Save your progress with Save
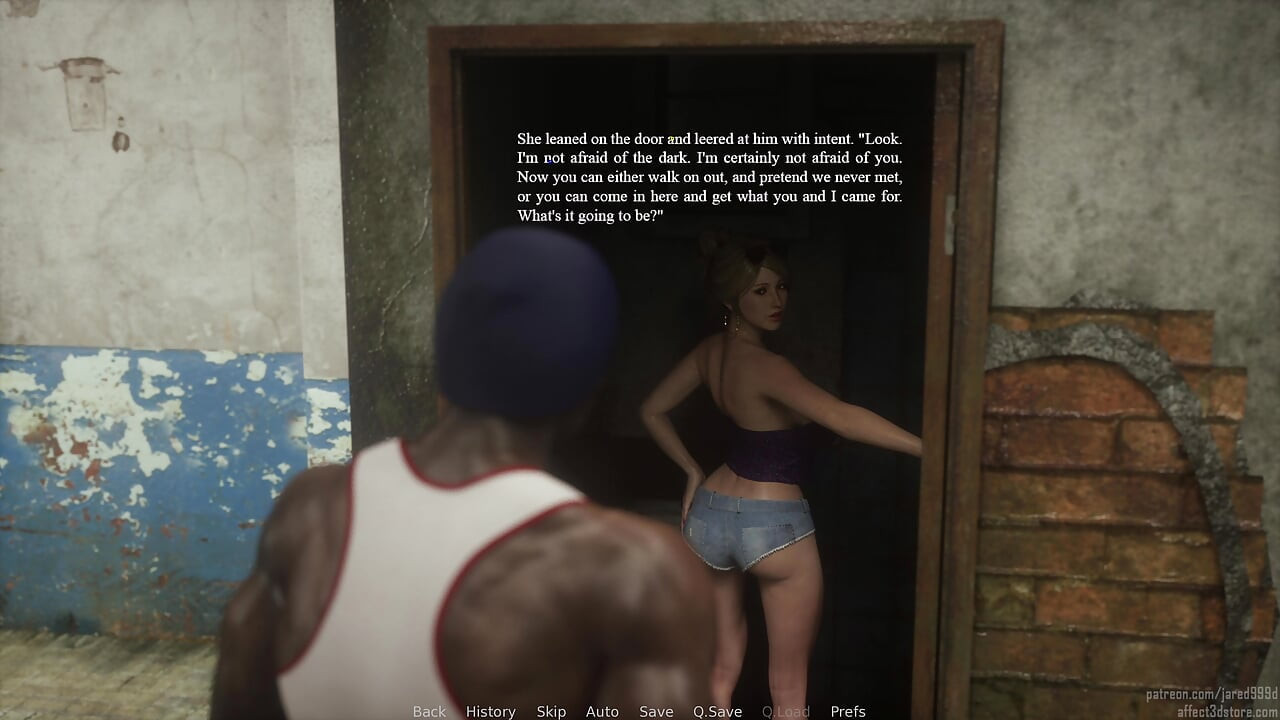The height and width of the screenshot is (720, 1280). [x=656, y=711]
